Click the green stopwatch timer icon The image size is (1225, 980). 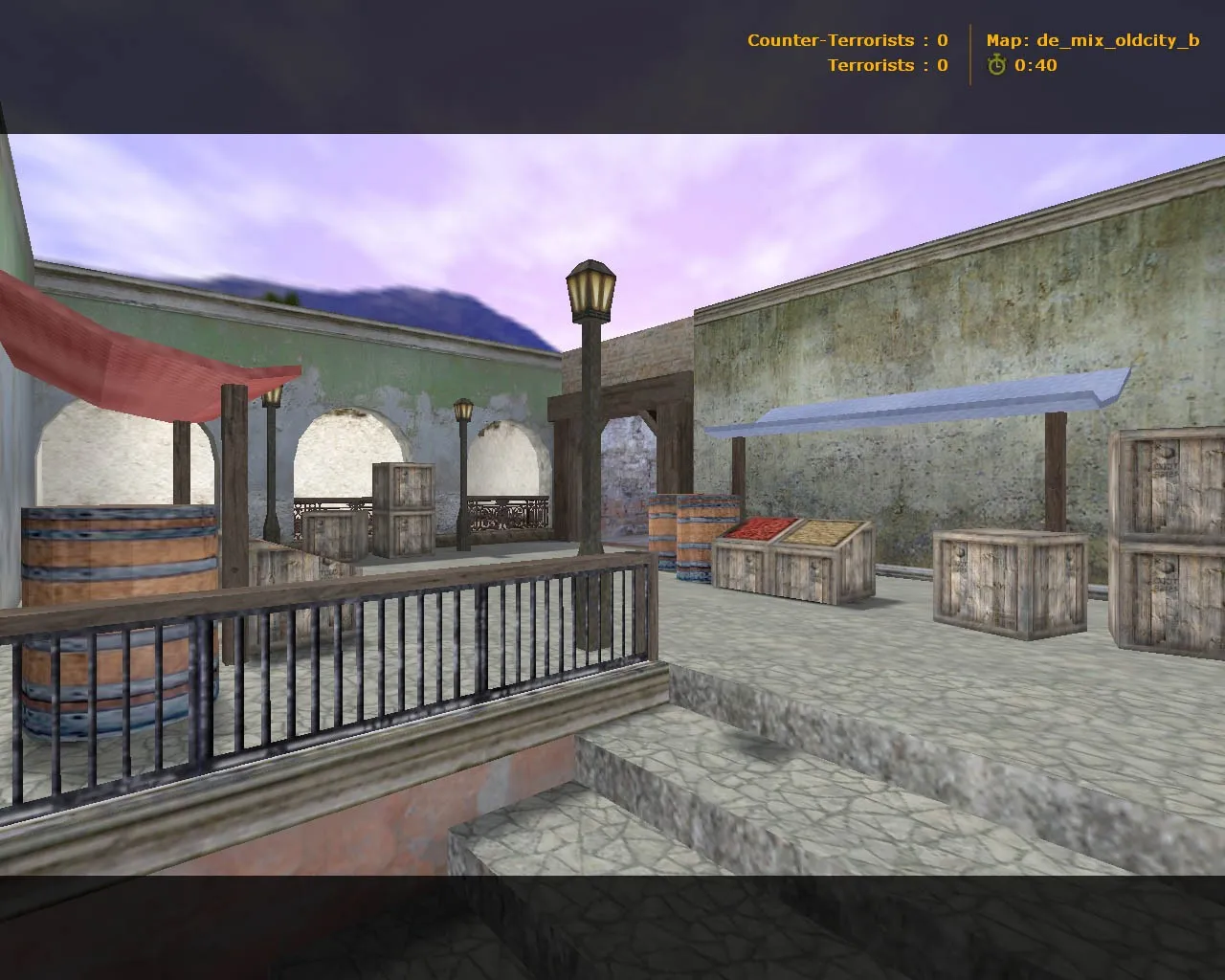click(997, 66)
